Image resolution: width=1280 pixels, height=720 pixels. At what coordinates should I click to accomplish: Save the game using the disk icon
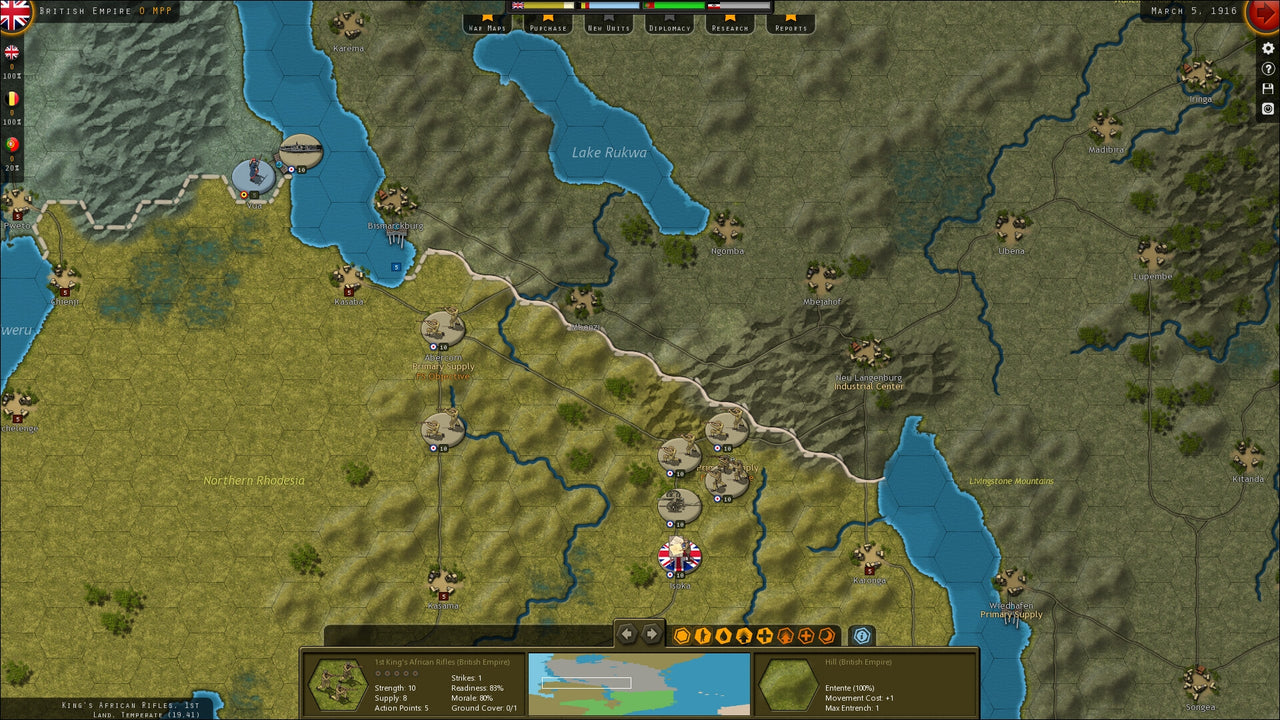(x=1268, y=88)
